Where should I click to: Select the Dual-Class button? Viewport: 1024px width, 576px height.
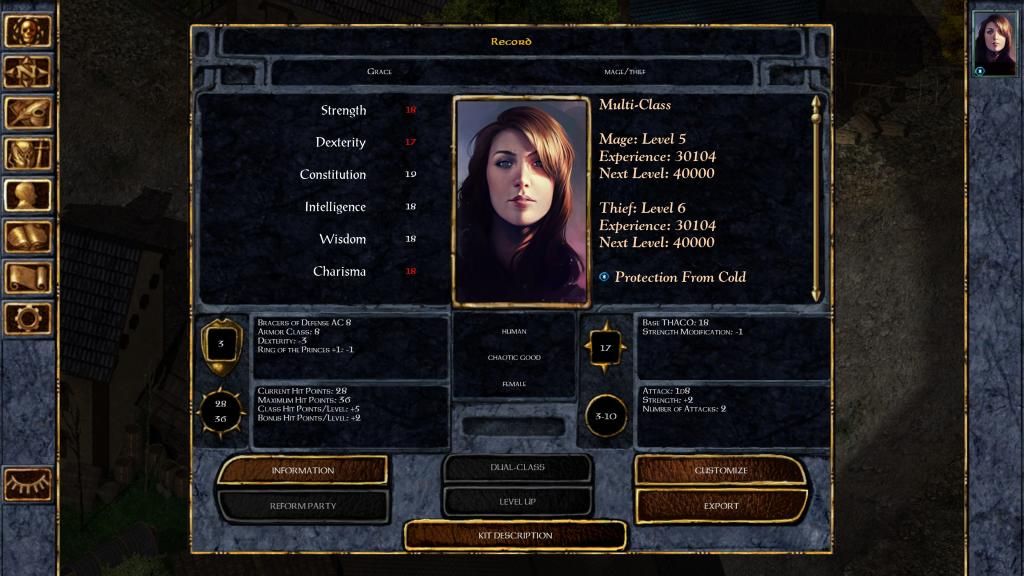(515, 468)
